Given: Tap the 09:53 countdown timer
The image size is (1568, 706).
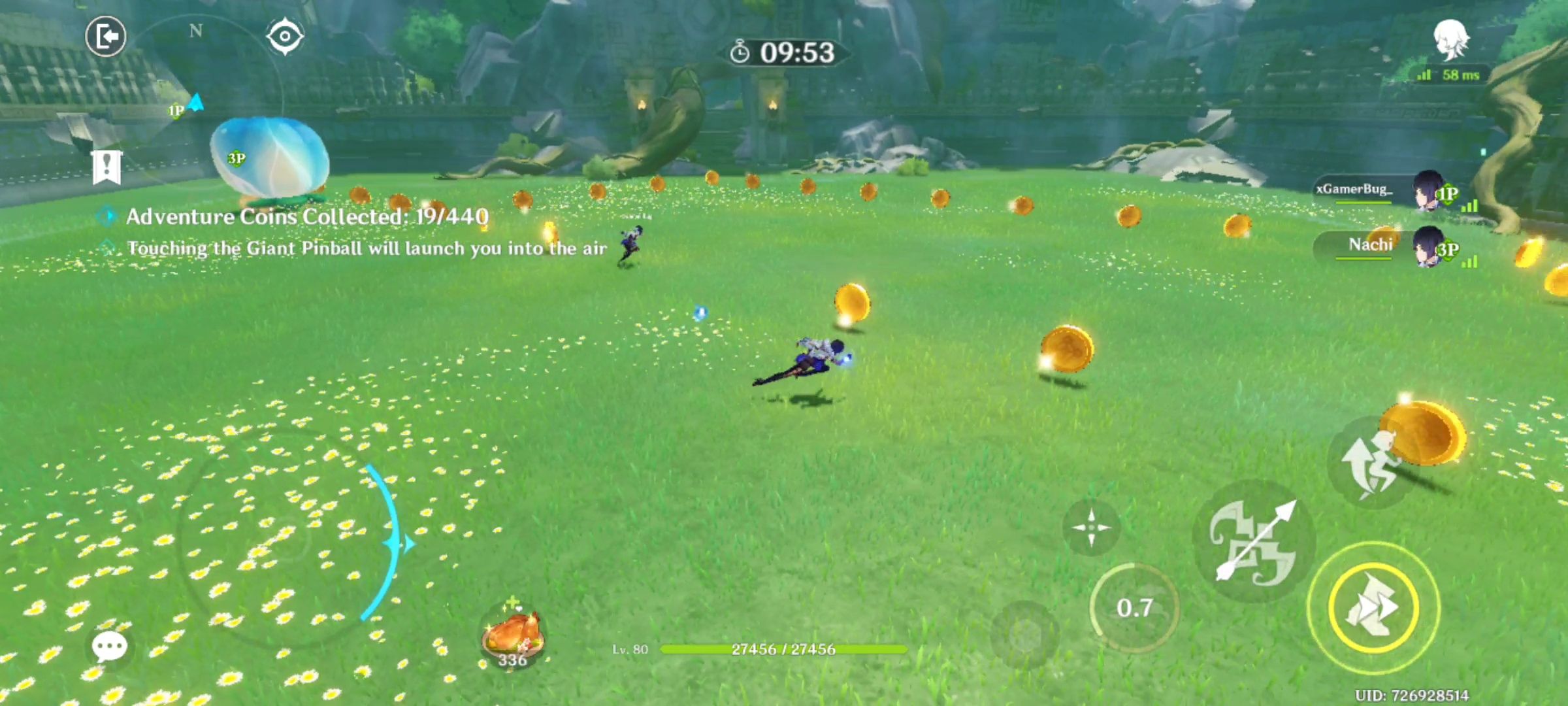Looking at the screenshot, I should 785,50.
